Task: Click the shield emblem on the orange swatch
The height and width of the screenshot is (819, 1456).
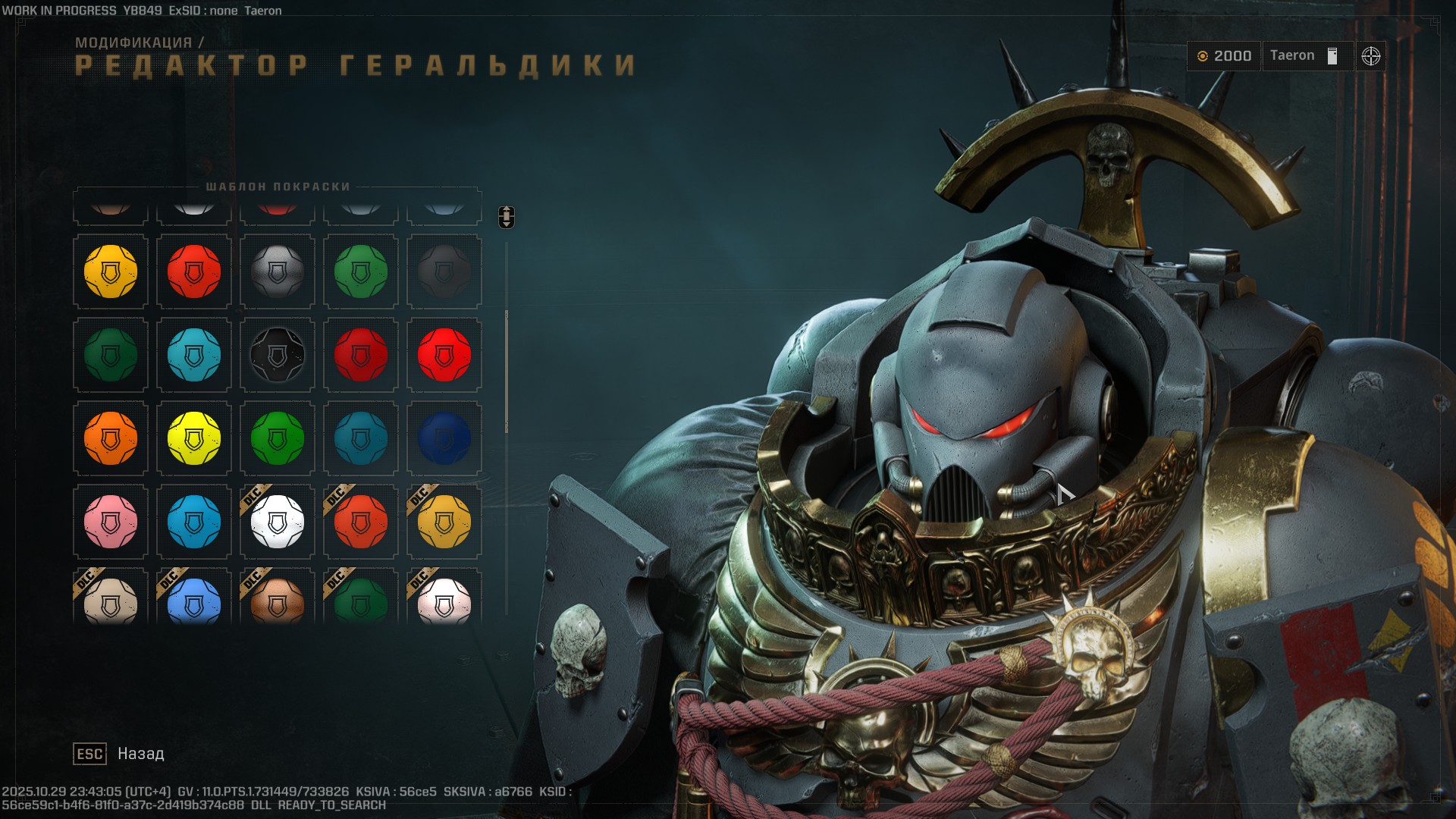Action: [110, 438]
